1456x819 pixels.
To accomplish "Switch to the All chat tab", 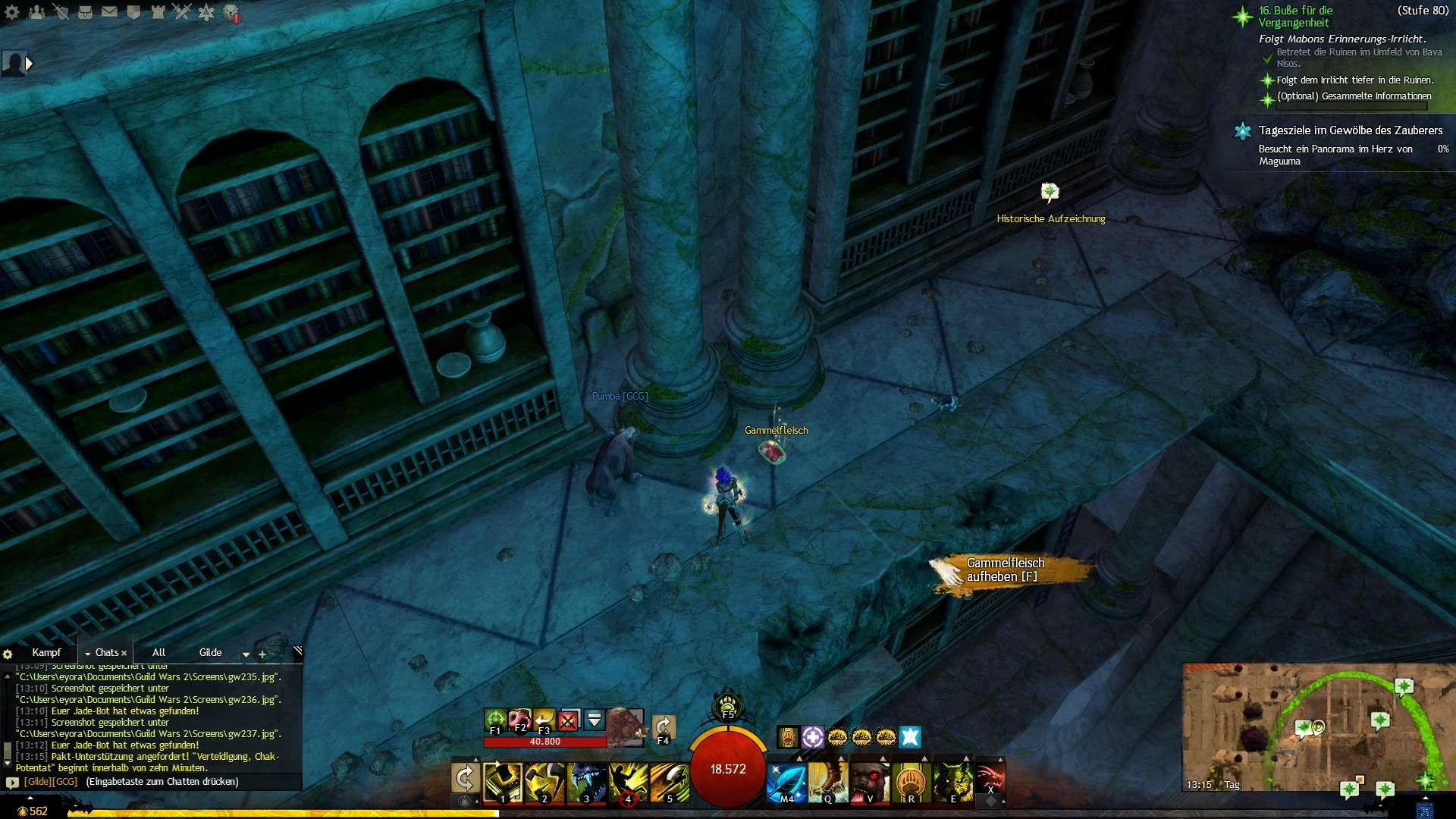I will 158,652.
